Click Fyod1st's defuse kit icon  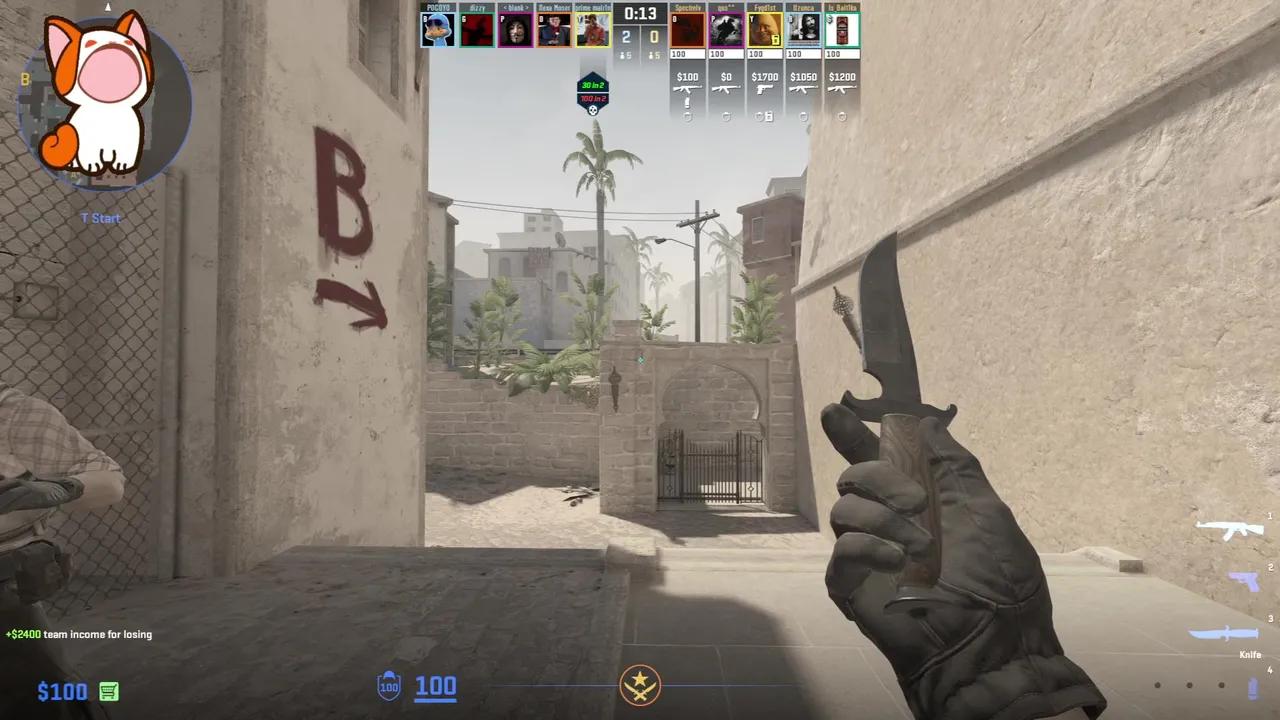click(x=769, y=116)
